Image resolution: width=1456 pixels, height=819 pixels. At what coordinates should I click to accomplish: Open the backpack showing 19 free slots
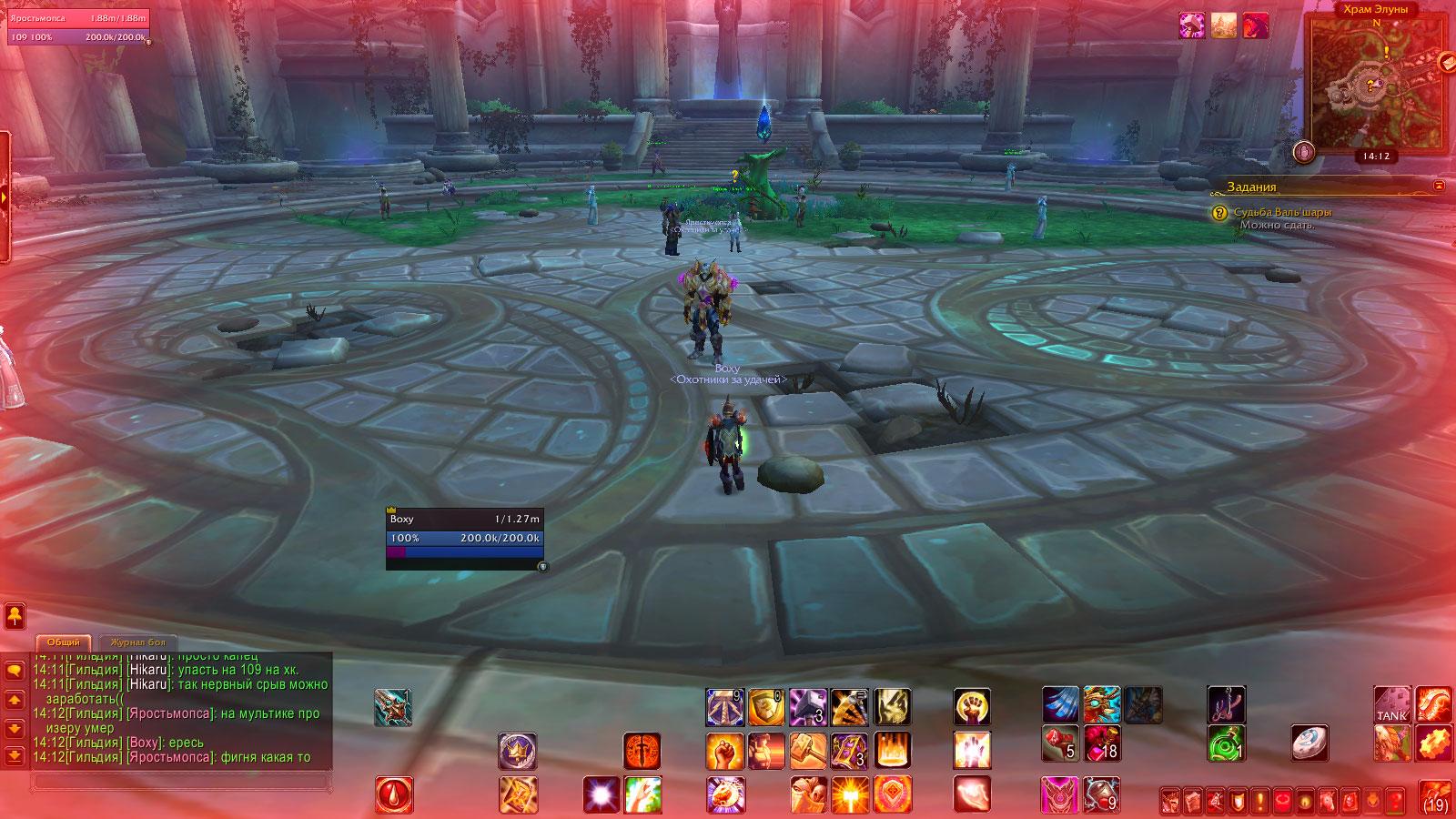[x=1436, y=797]
